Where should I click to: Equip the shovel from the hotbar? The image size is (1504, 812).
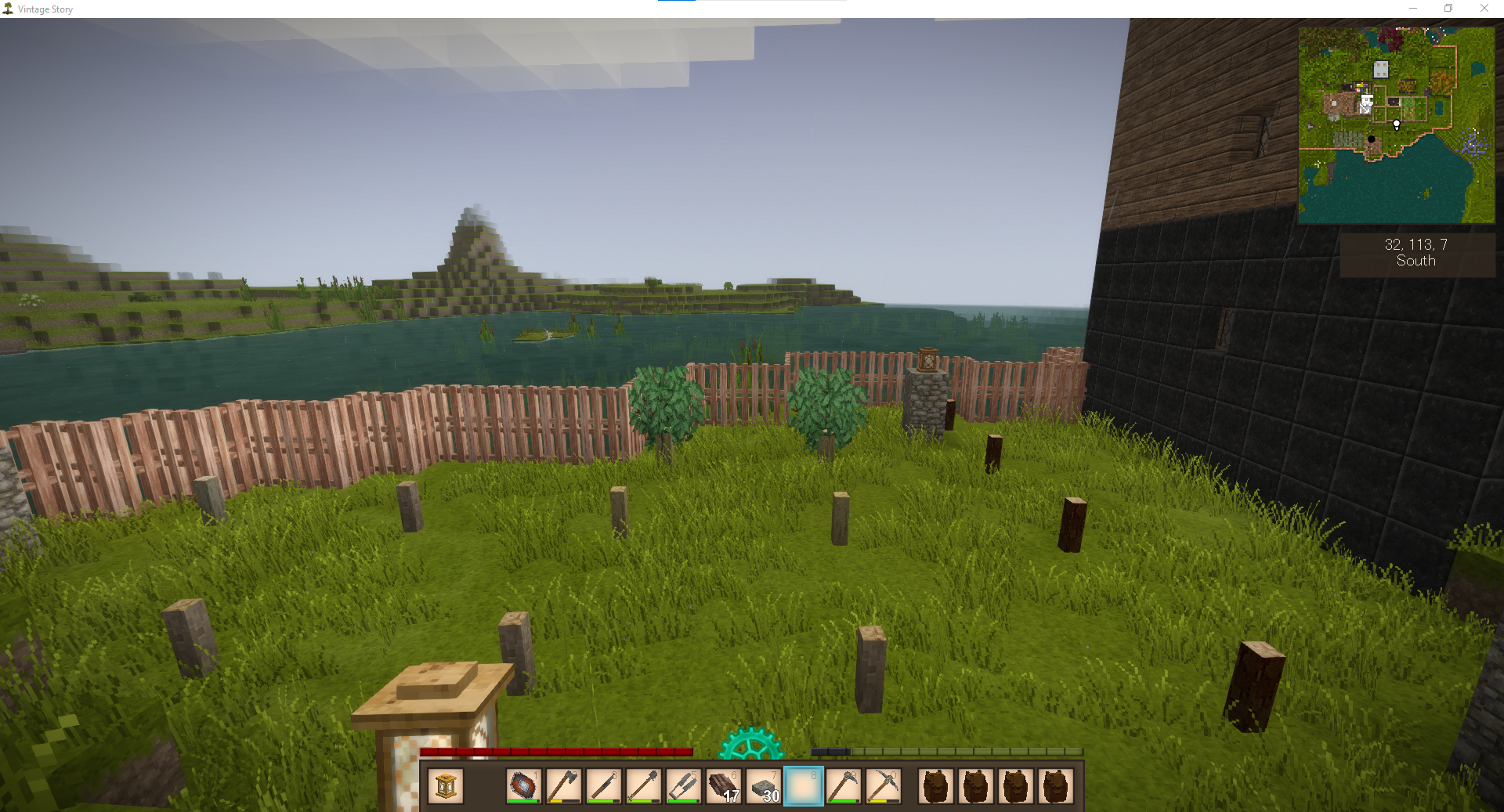point(643,786)
